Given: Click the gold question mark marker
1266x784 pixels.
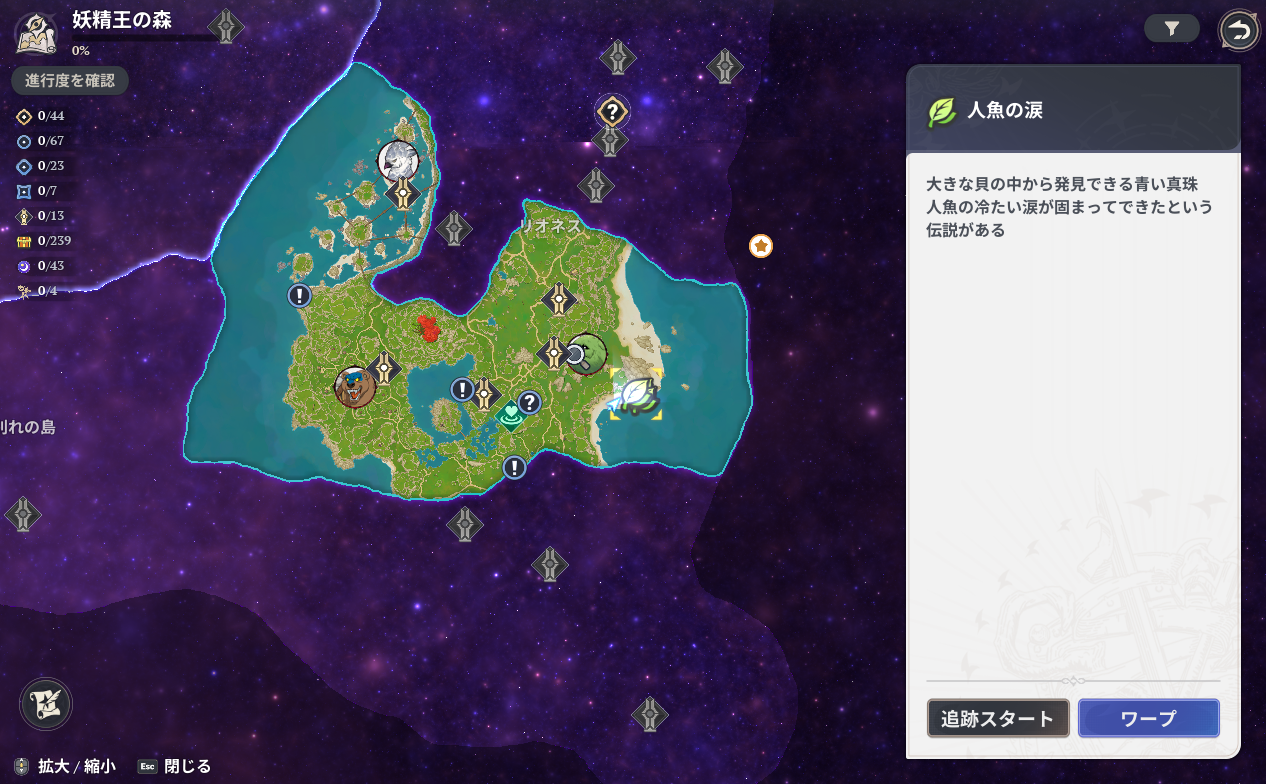Looking at the screenshot, I should pyautogui.click(x=612, y=110).
